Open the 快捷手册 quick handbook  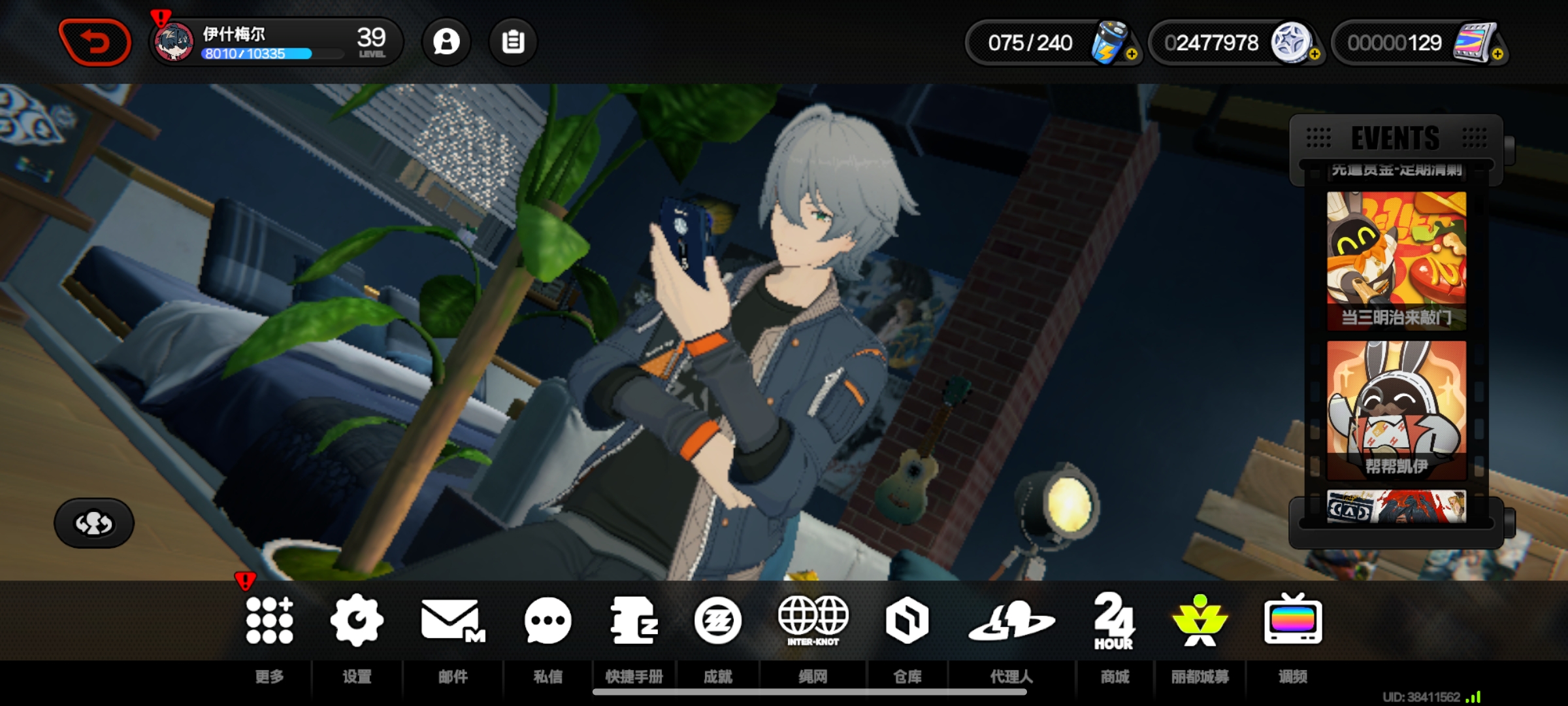tap(634, 621)
